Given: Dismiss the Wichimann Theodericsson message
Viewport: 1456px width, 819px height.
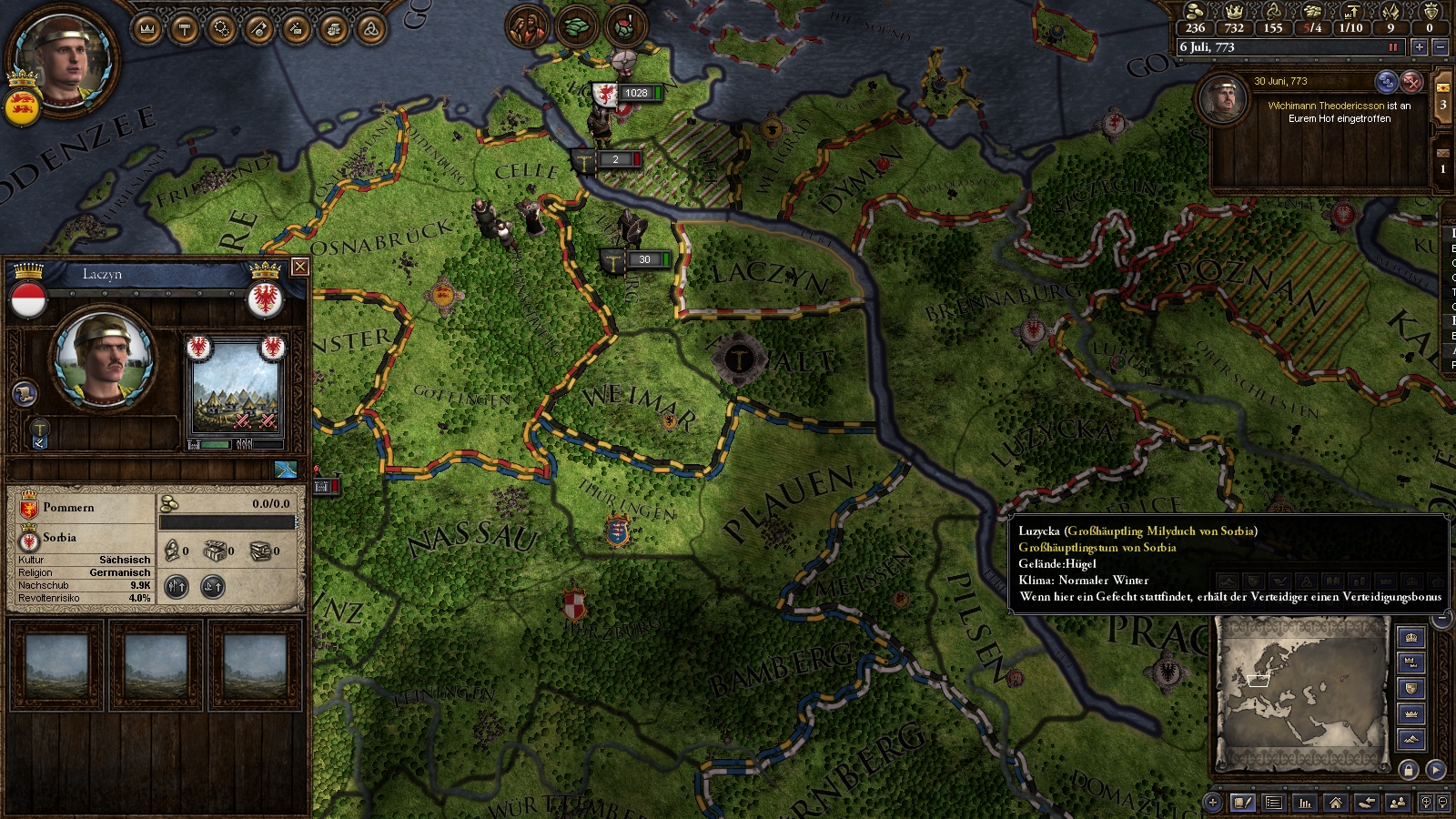Looking at the screenshot, I should 1411,82.
